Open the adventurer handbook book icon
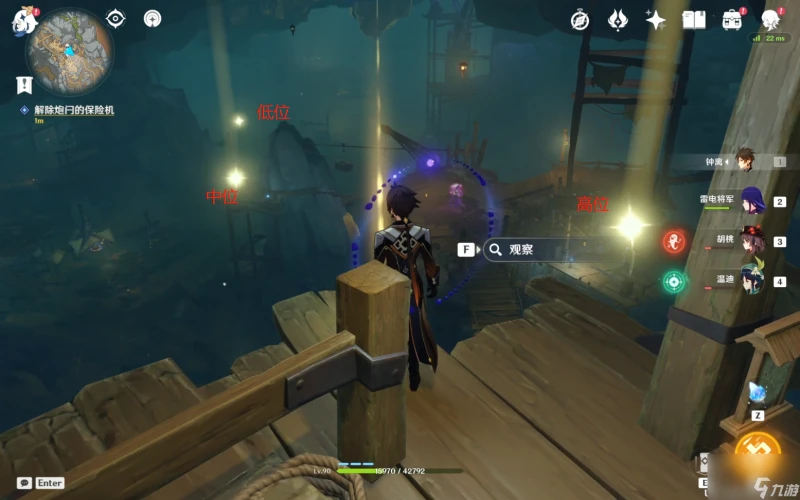Viewport: 800px width, 500px height. [x=694, y=20]
